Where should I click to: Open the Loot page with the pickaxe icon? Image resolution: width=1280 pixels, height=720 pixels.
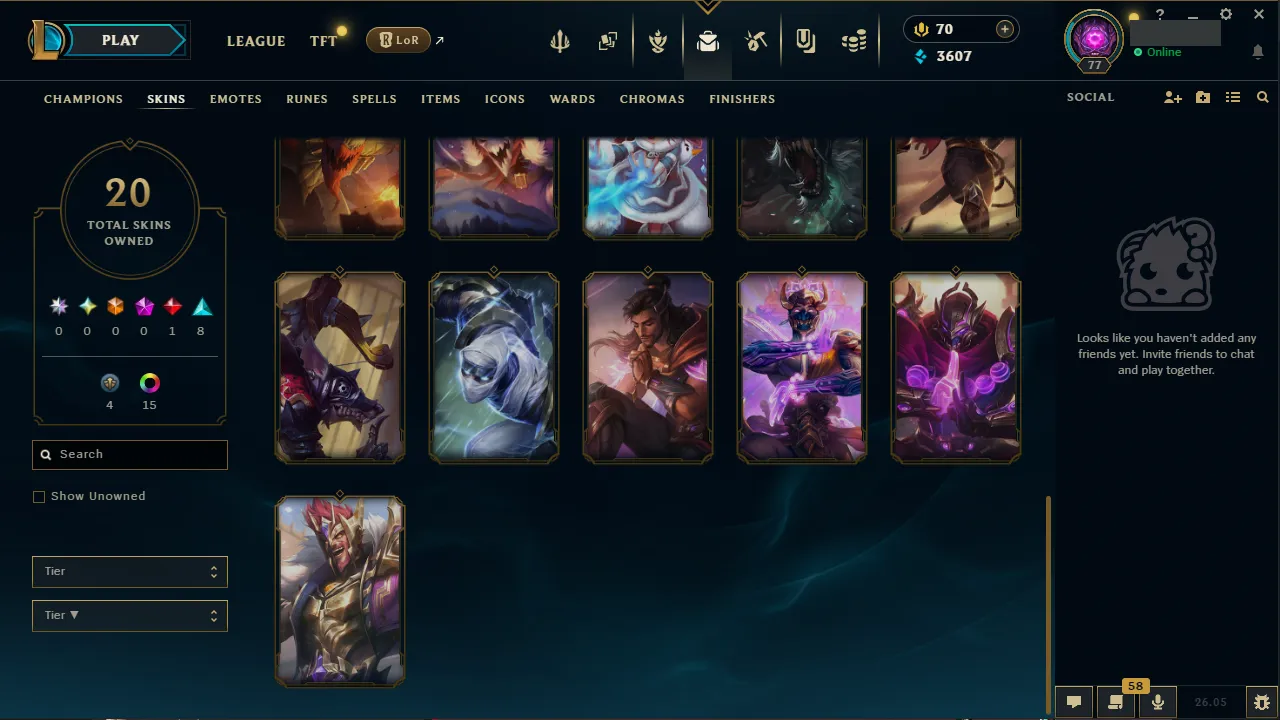coord(756,40)
